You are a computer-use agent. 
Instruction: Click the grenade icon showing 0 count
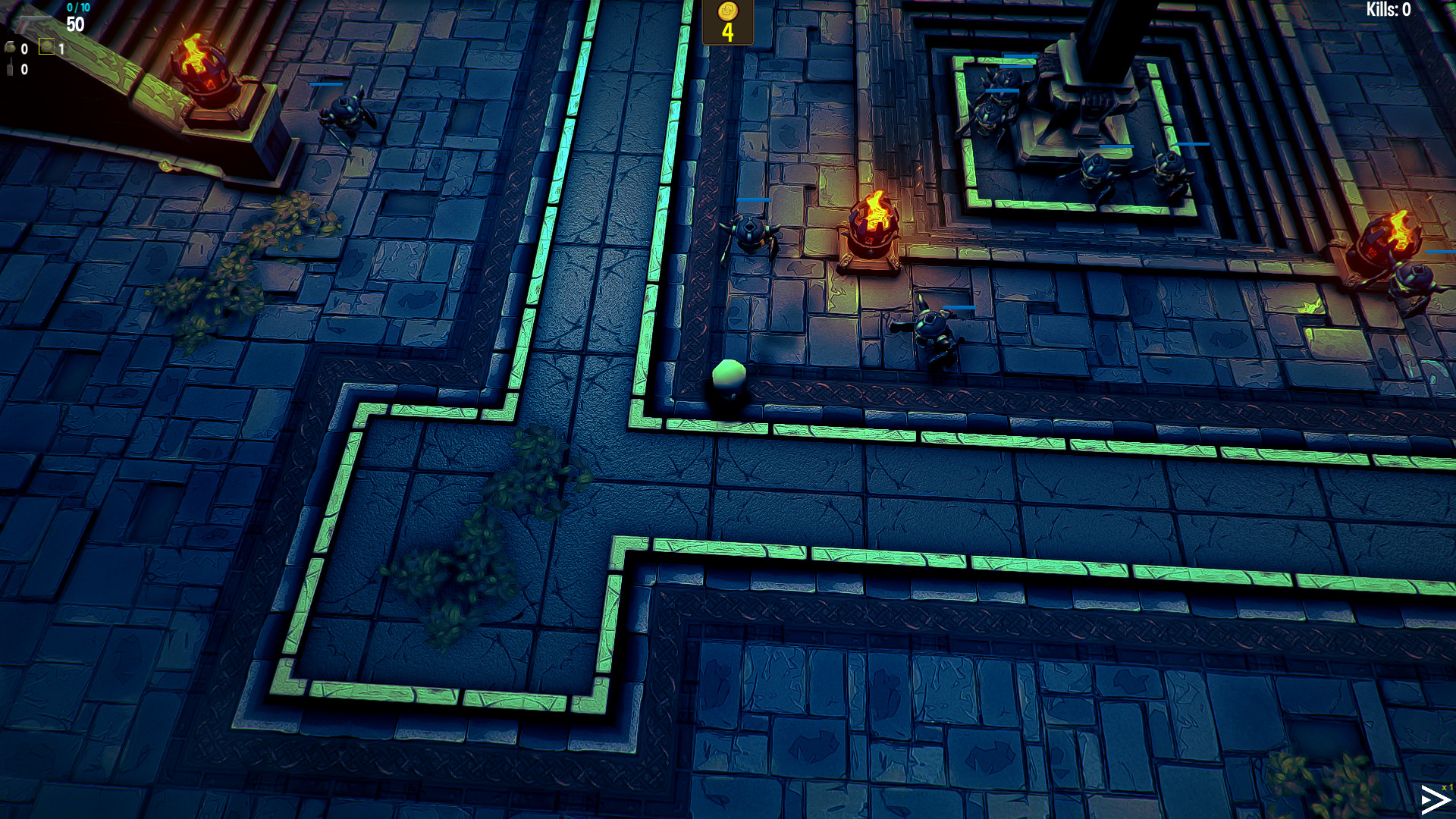coord(11,47)
